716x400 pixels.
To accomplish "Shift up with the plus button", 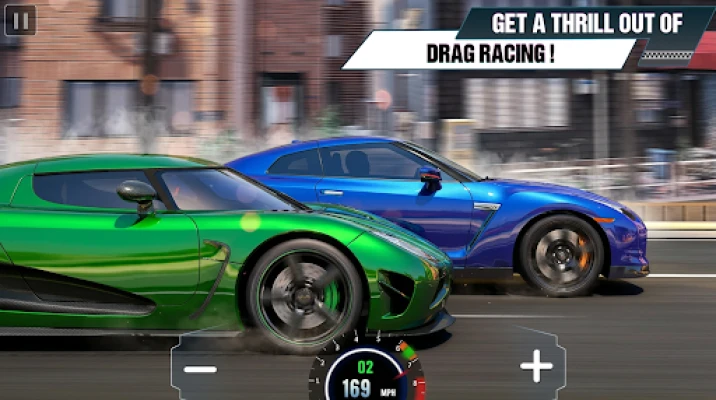I will tap(536, 367).
